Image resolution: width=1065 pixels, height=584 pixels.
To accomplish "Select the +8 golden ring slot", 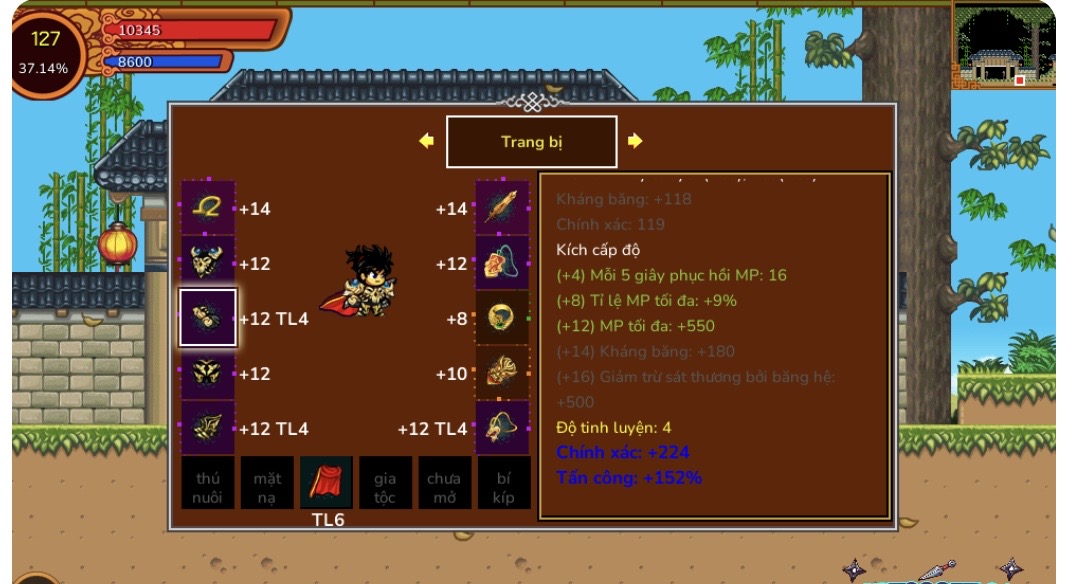I will tap(502, 318).
